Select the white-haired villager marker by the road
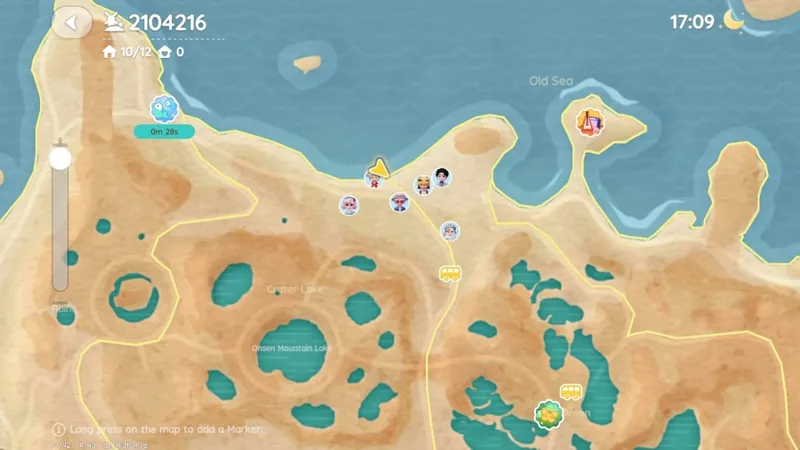Viewport: 800px width, 450px height. [x=450, y=231]
